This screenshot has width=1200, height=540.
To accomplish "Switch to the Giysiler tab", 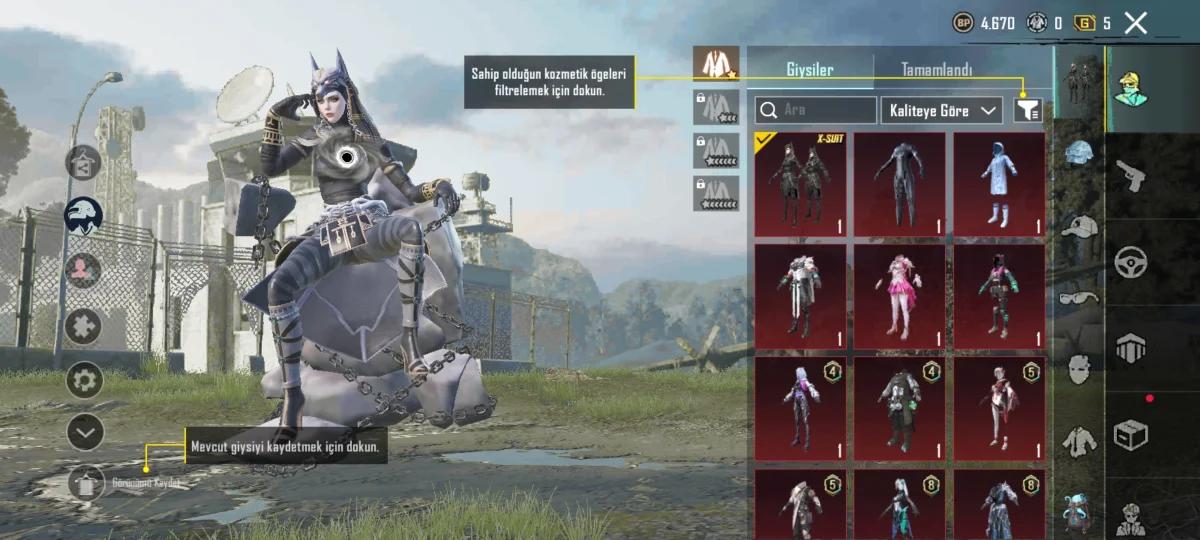I will (x=809, y=70).
